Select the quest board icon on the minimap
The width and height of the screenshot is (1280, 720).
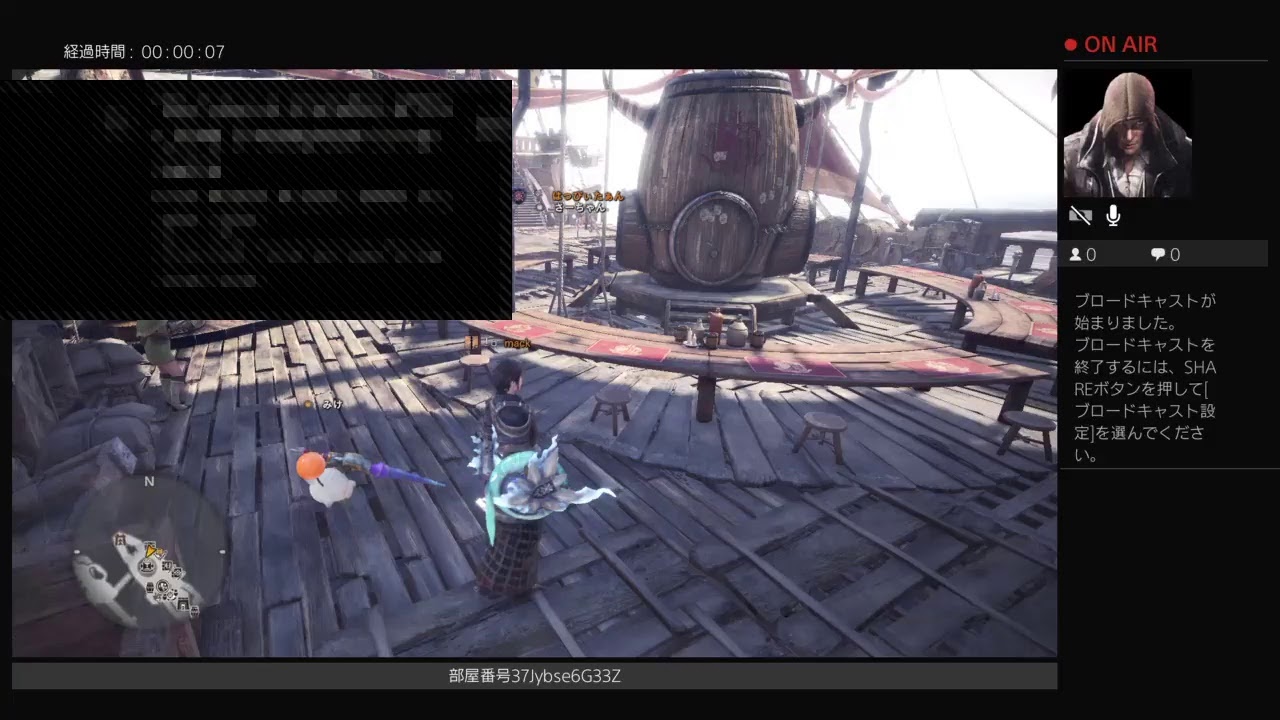click(x=167, y=566)
